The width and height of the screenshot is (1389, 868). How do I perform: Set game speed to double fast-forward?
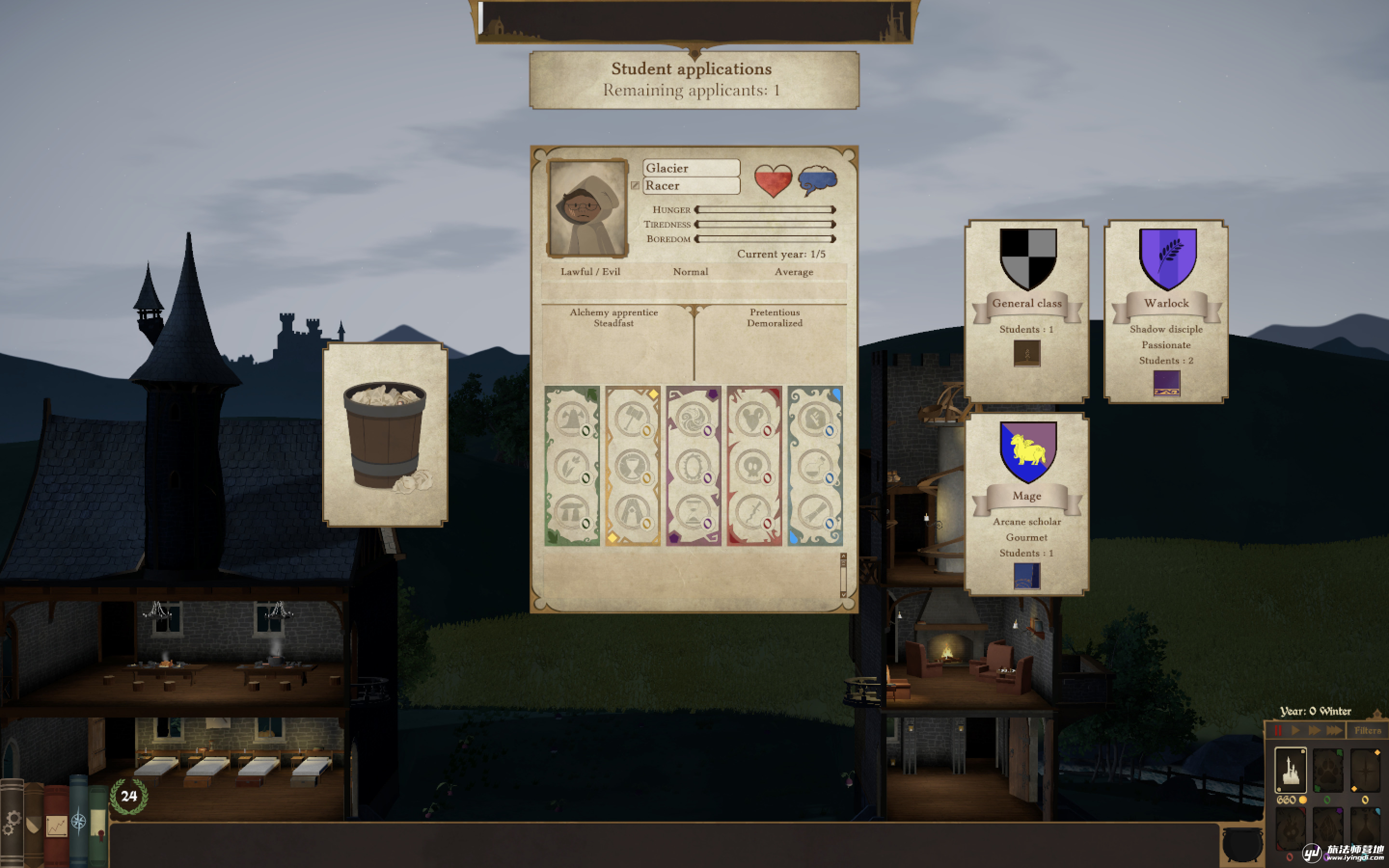click(1314, 730)
